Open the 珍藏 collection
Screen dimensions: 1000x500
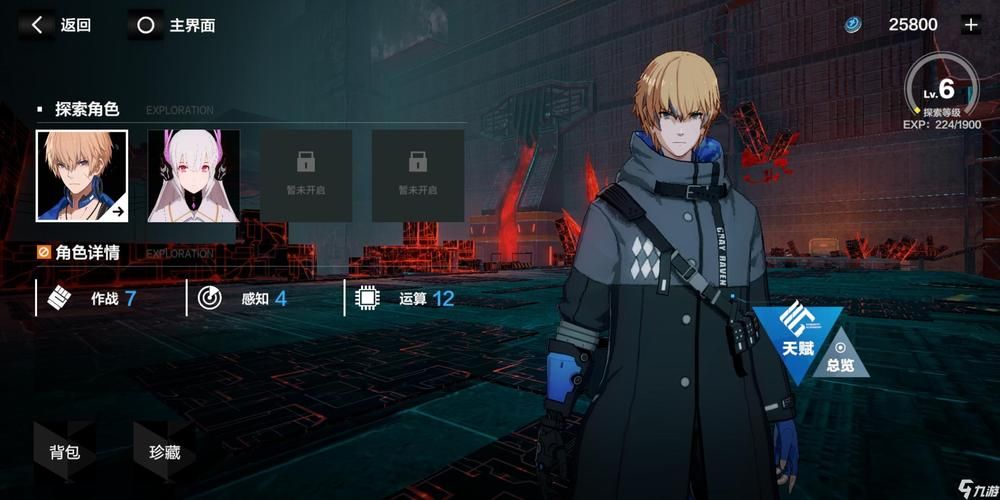point(165,452)
